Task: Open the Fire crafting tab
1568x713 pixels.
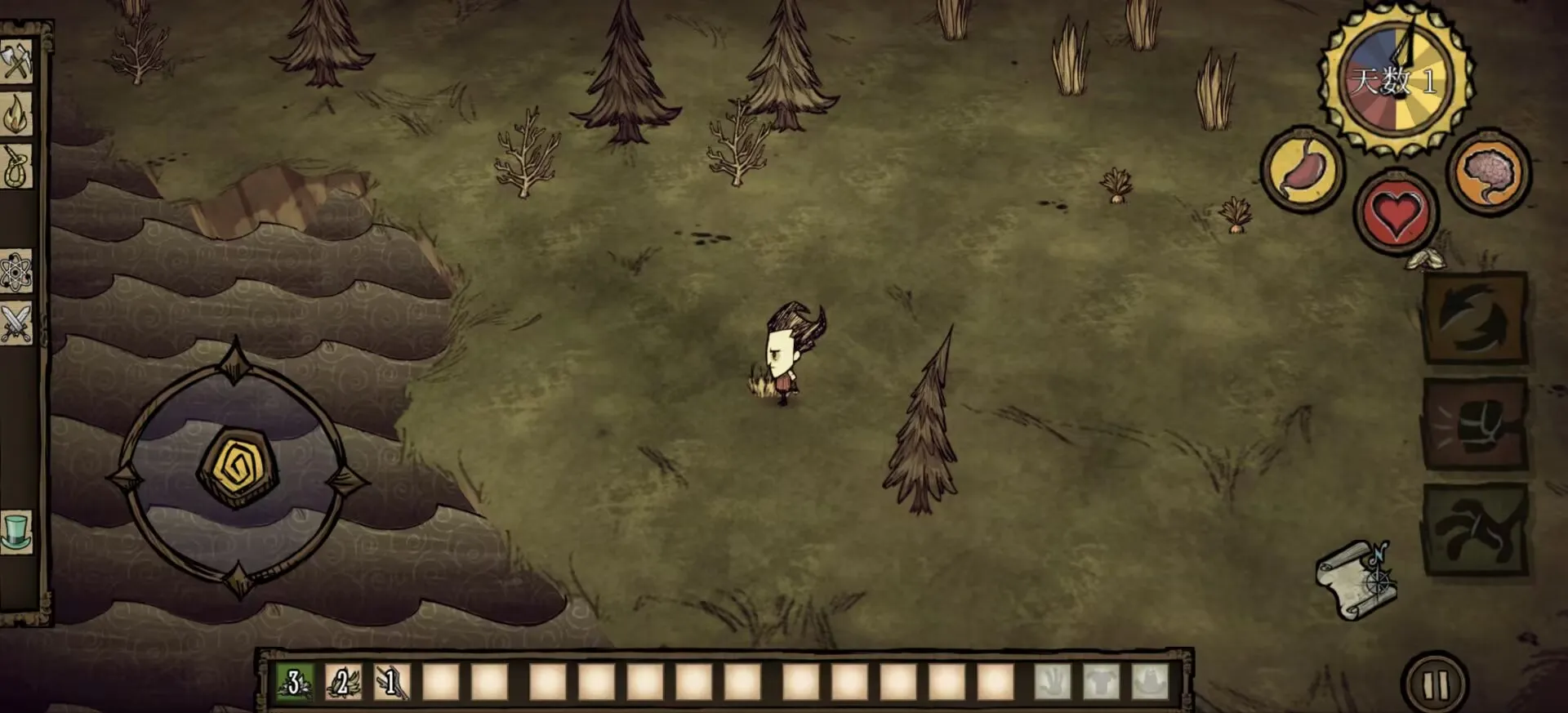Action: click(x=16, y=115)
